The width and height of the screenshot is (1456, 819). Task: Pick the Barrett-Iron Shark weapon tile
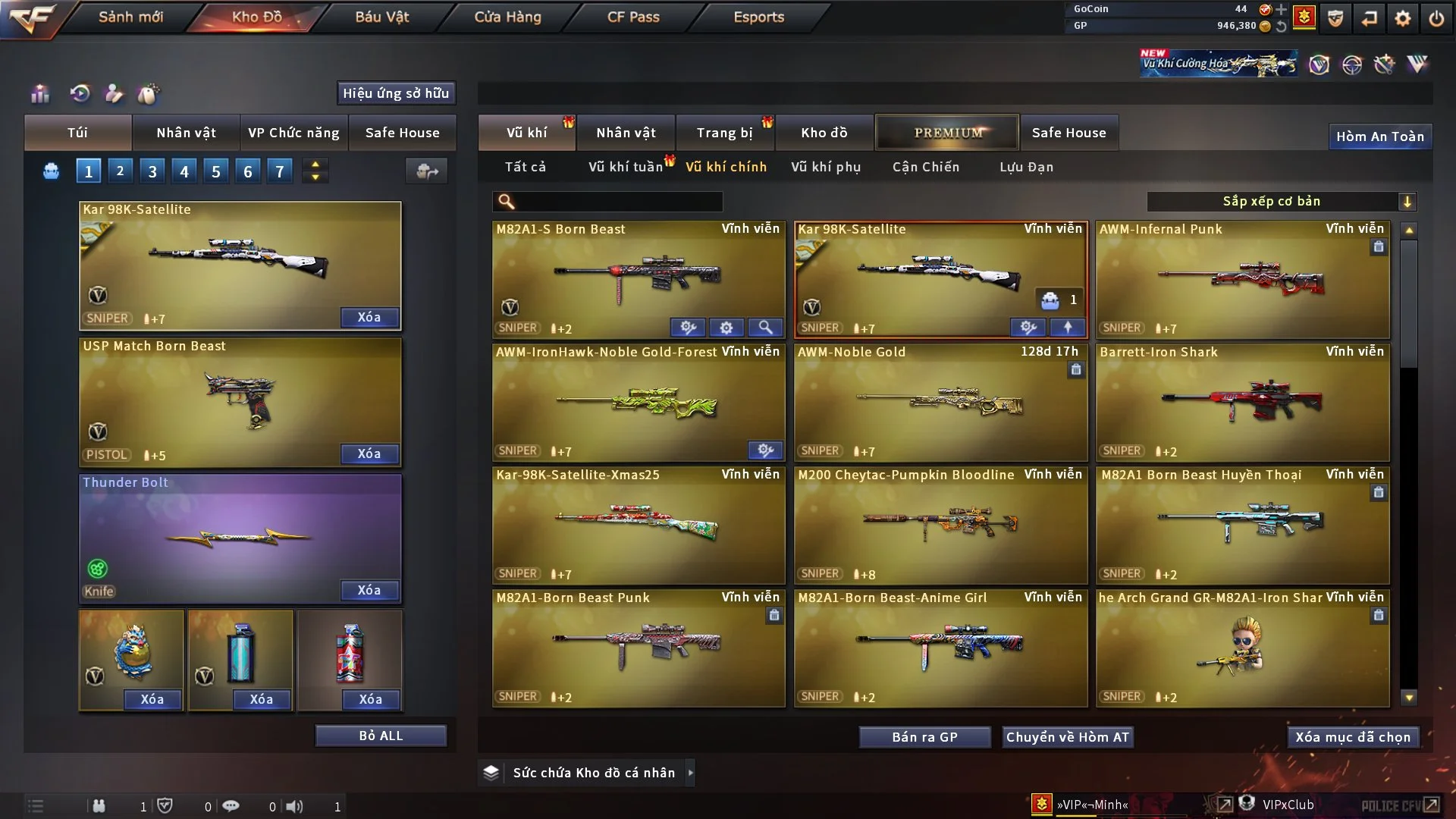1242,403
